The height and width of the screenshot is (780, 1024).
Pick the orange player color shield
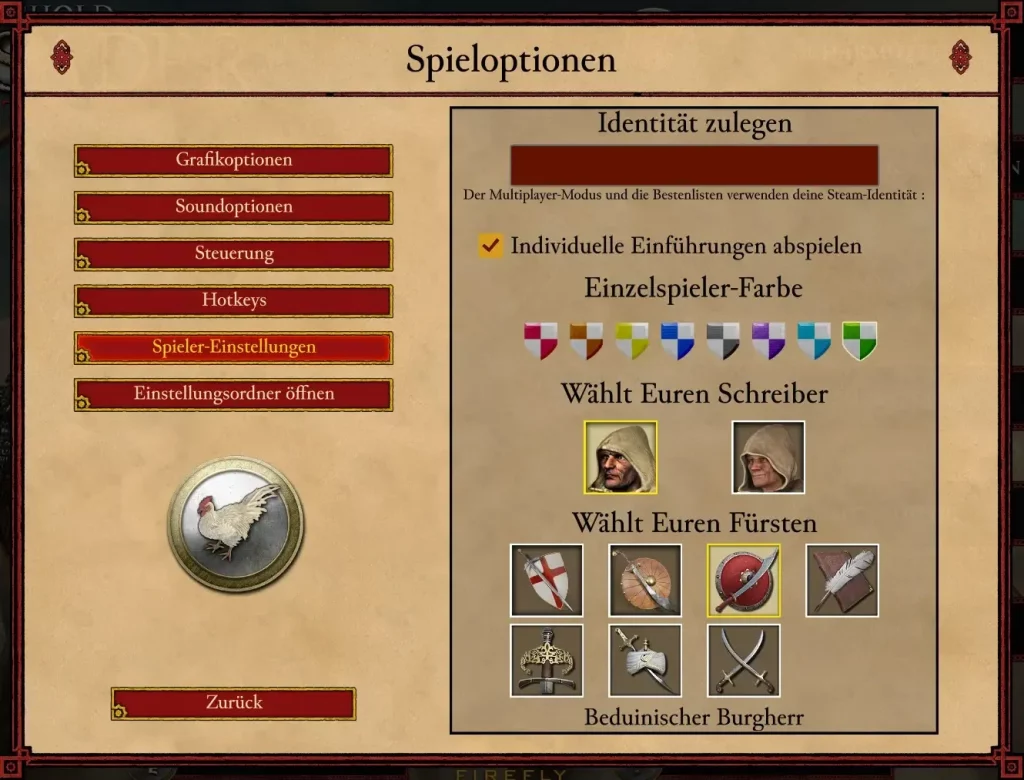tap(586, 340)
